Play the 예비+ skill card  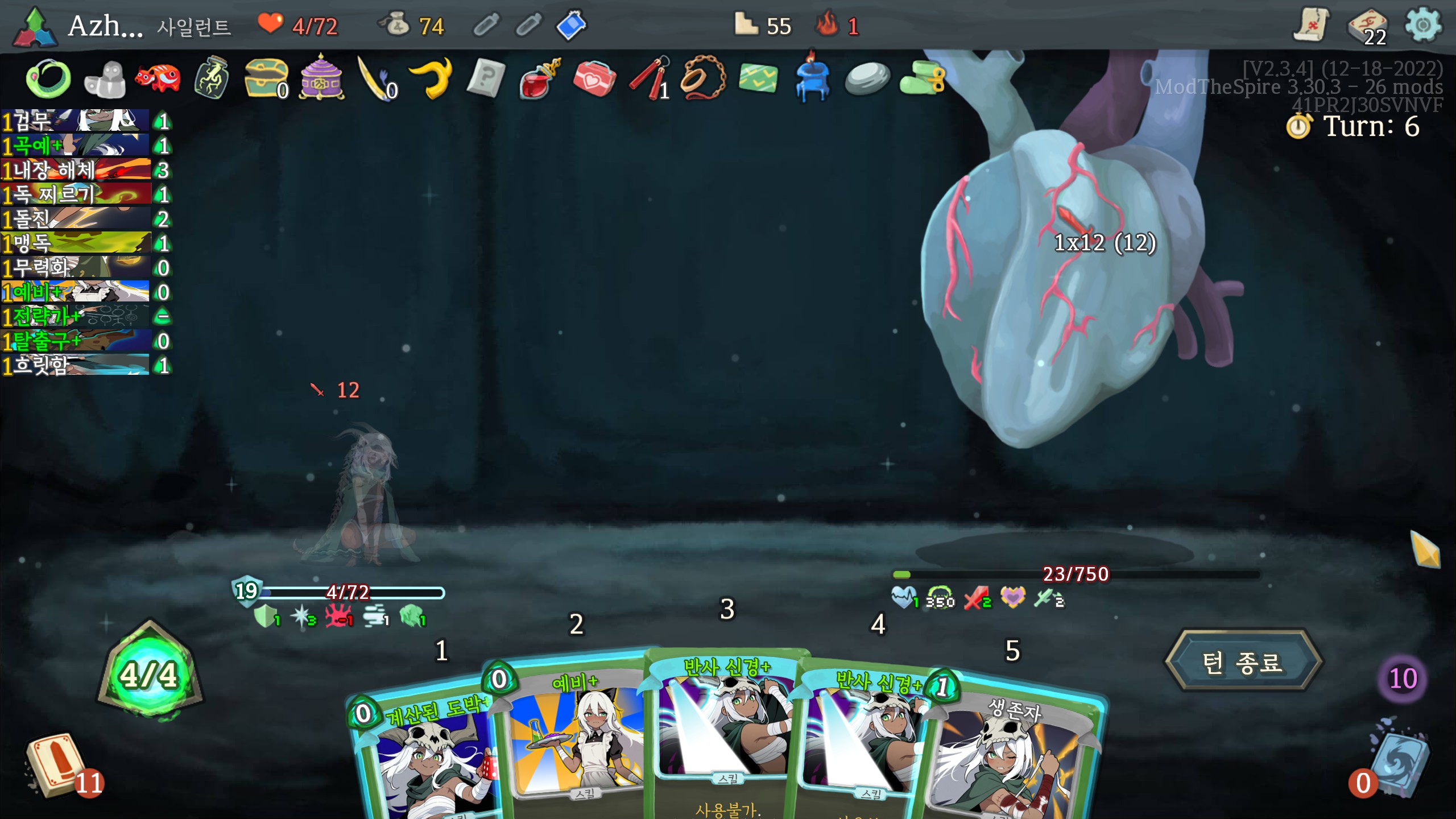pyautogui.click(x=574, y=734)
